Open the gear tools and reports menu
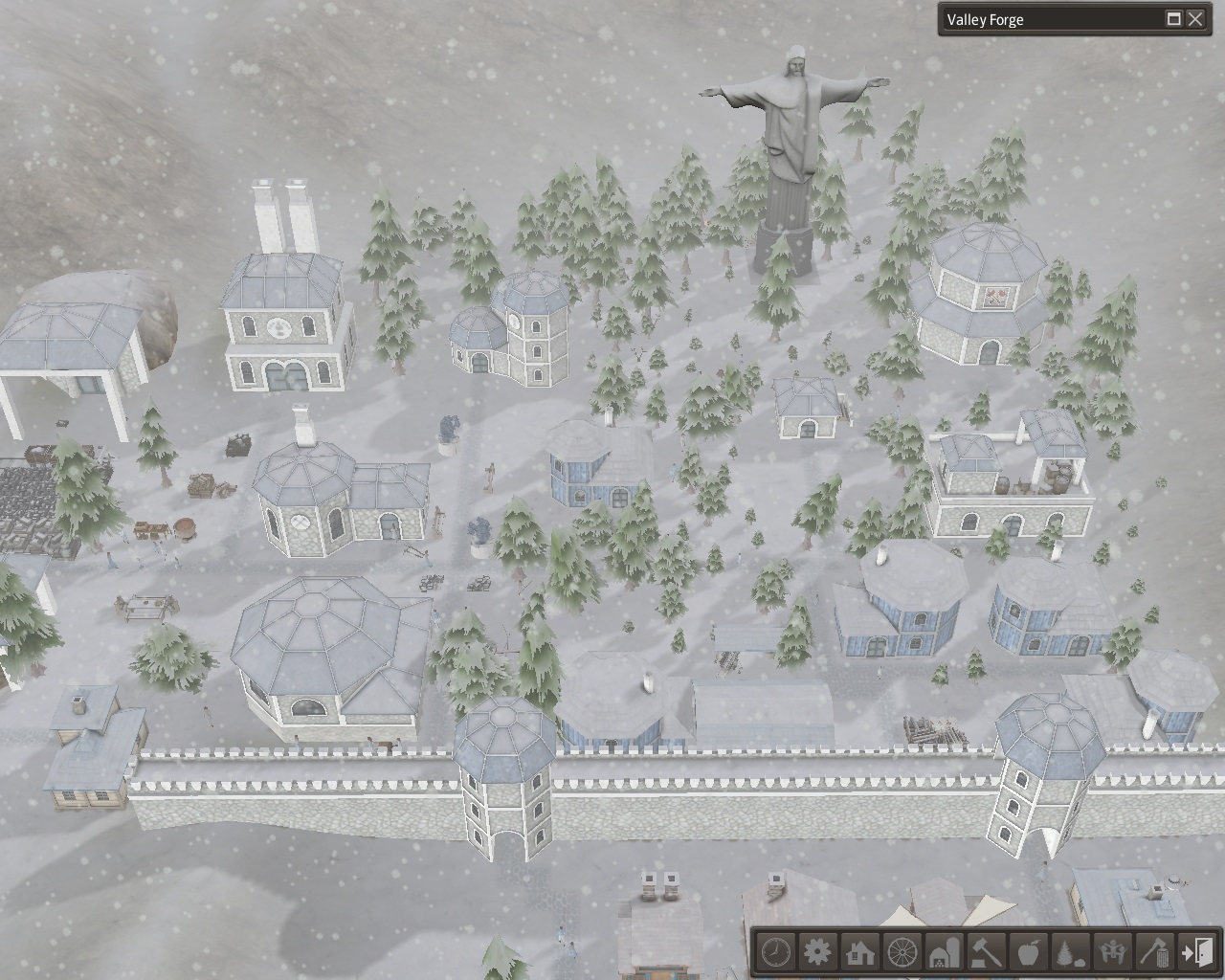The image size is (1225, 980). pos(818,952)
